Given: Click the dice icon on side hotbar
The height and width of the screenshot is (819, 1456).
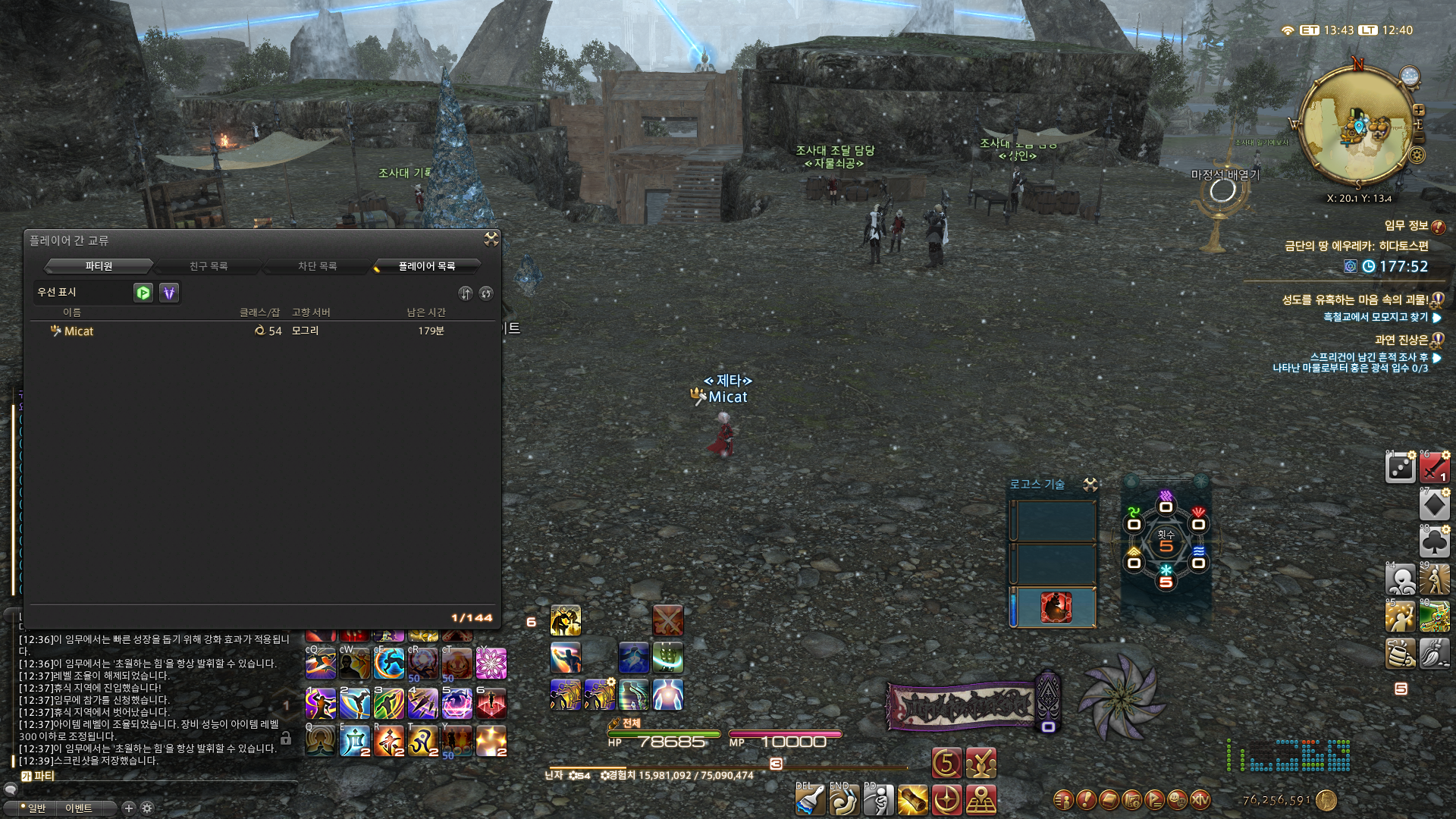Looking at the screenshot, I should click(1400, 468).
